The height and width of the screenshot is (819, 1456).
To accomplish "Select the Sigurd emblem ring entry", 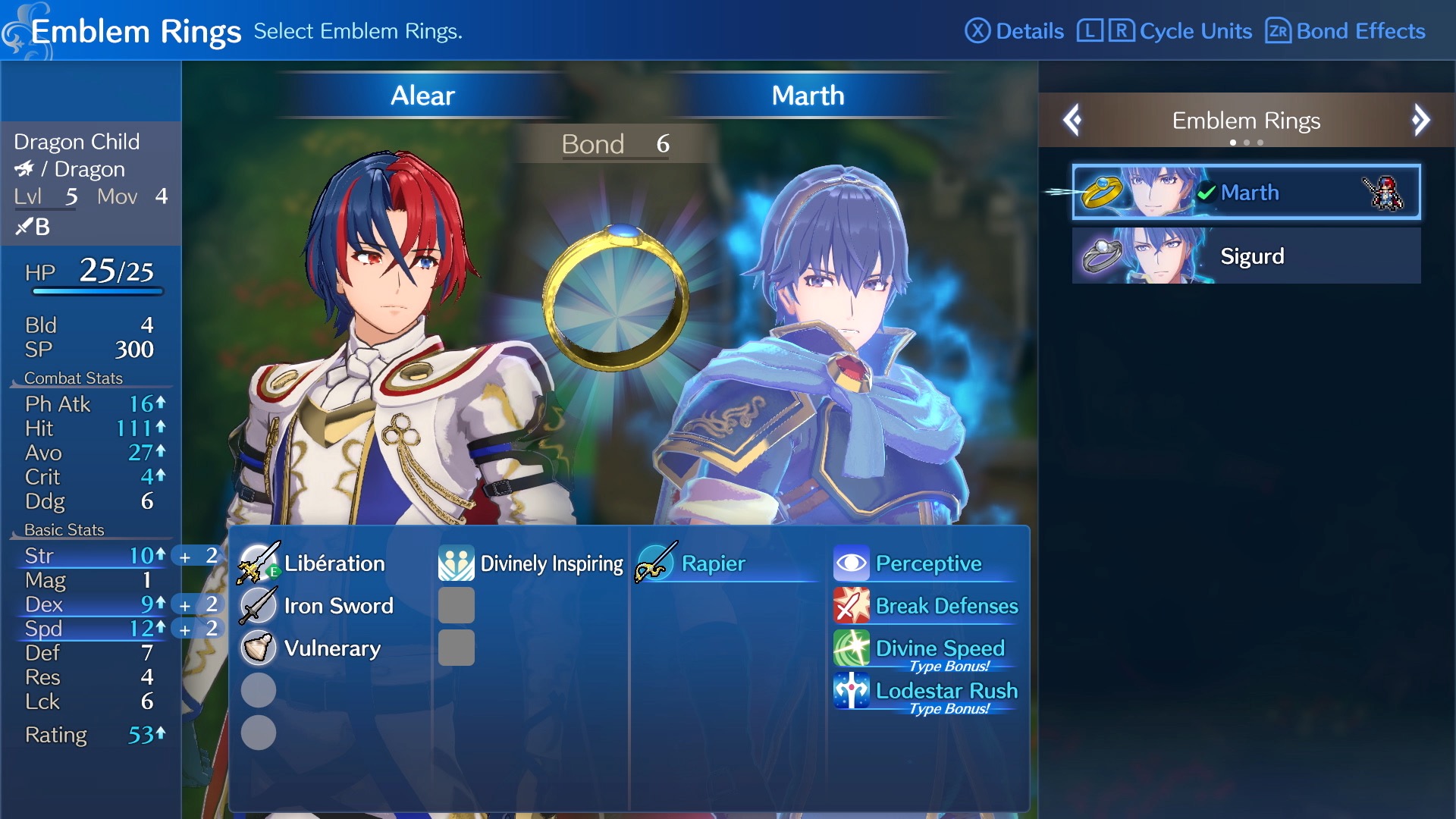I will tap(1246, 256).
